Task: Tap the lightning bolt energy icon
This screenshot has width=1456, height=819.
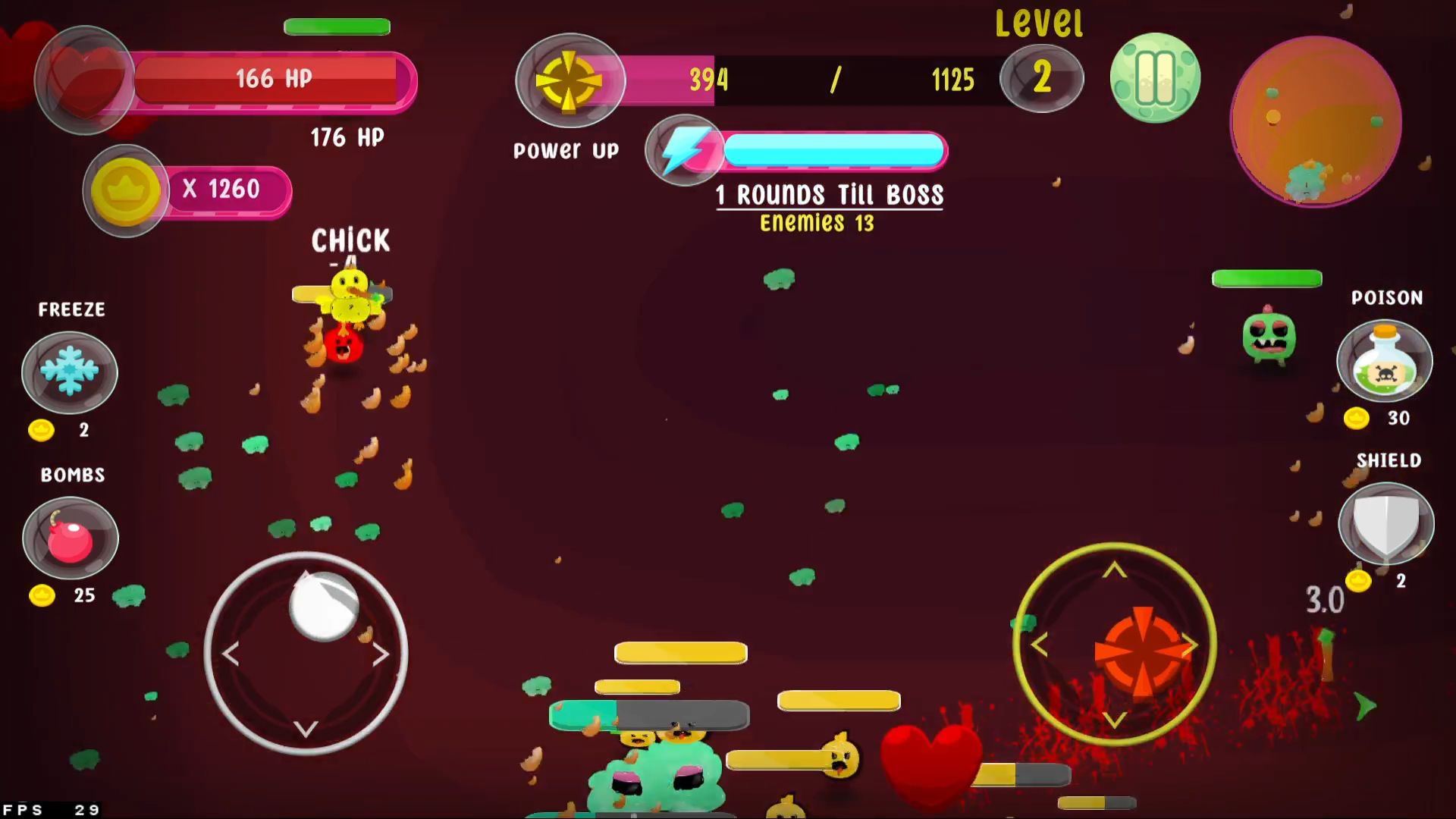Action: [x=684, y=150]
